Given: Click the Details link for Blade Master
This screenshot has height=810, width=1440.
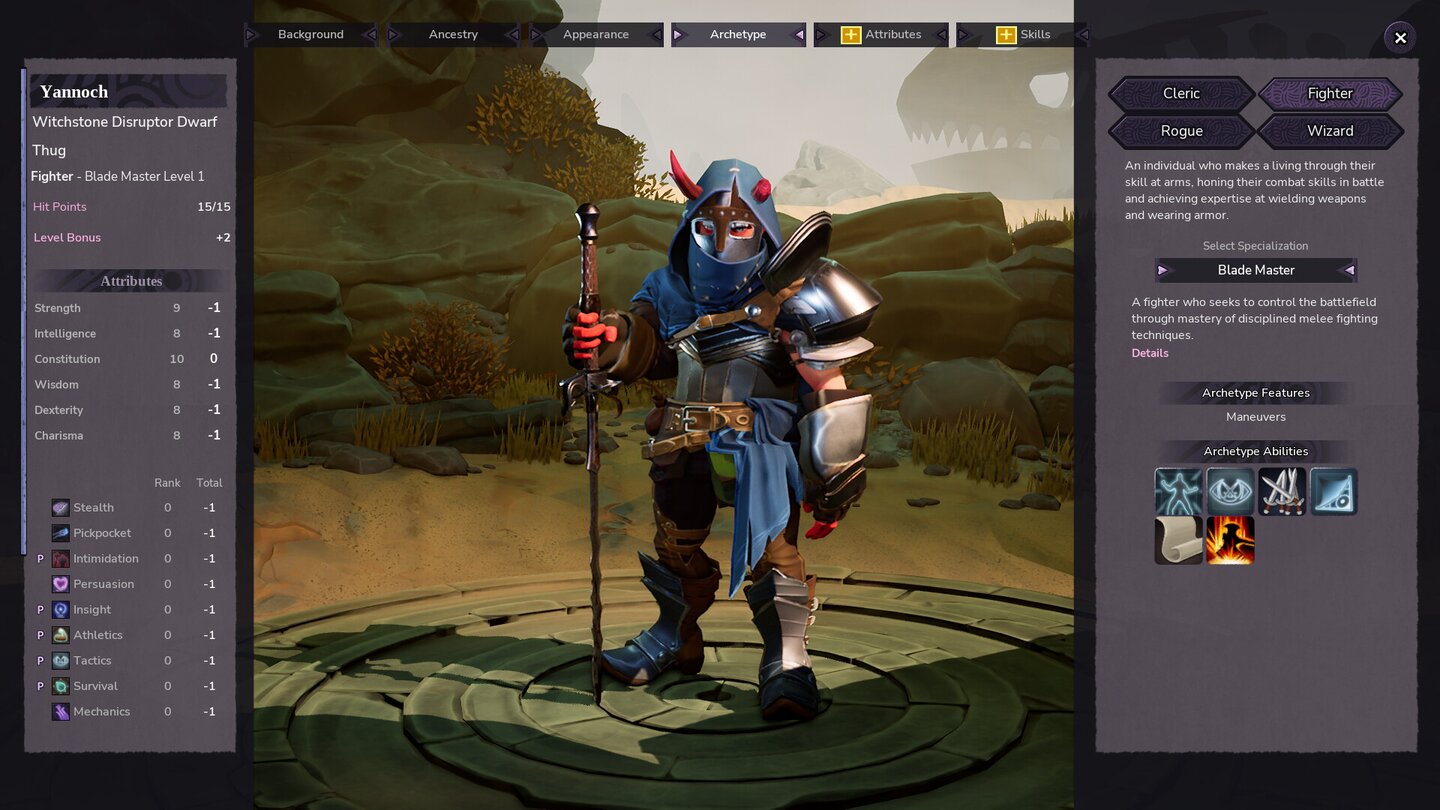Looking at the screenshot, I should 1150,353.
